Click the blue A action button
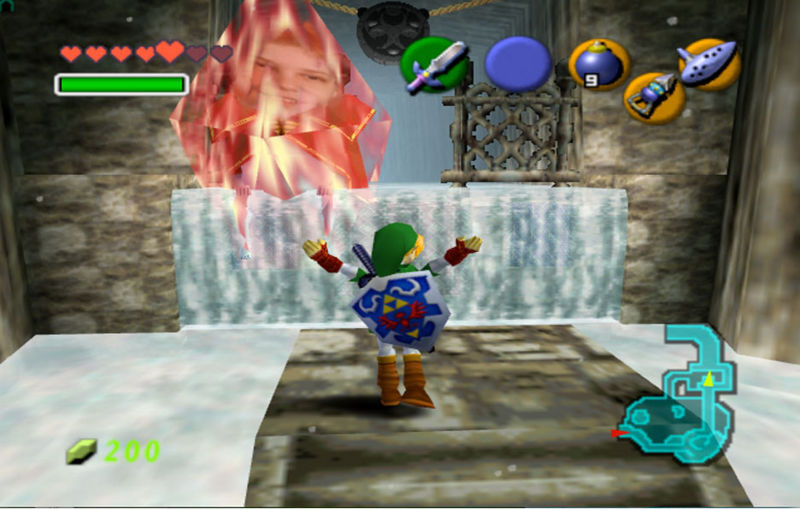800x509 pixels. [x=518, y=63]
